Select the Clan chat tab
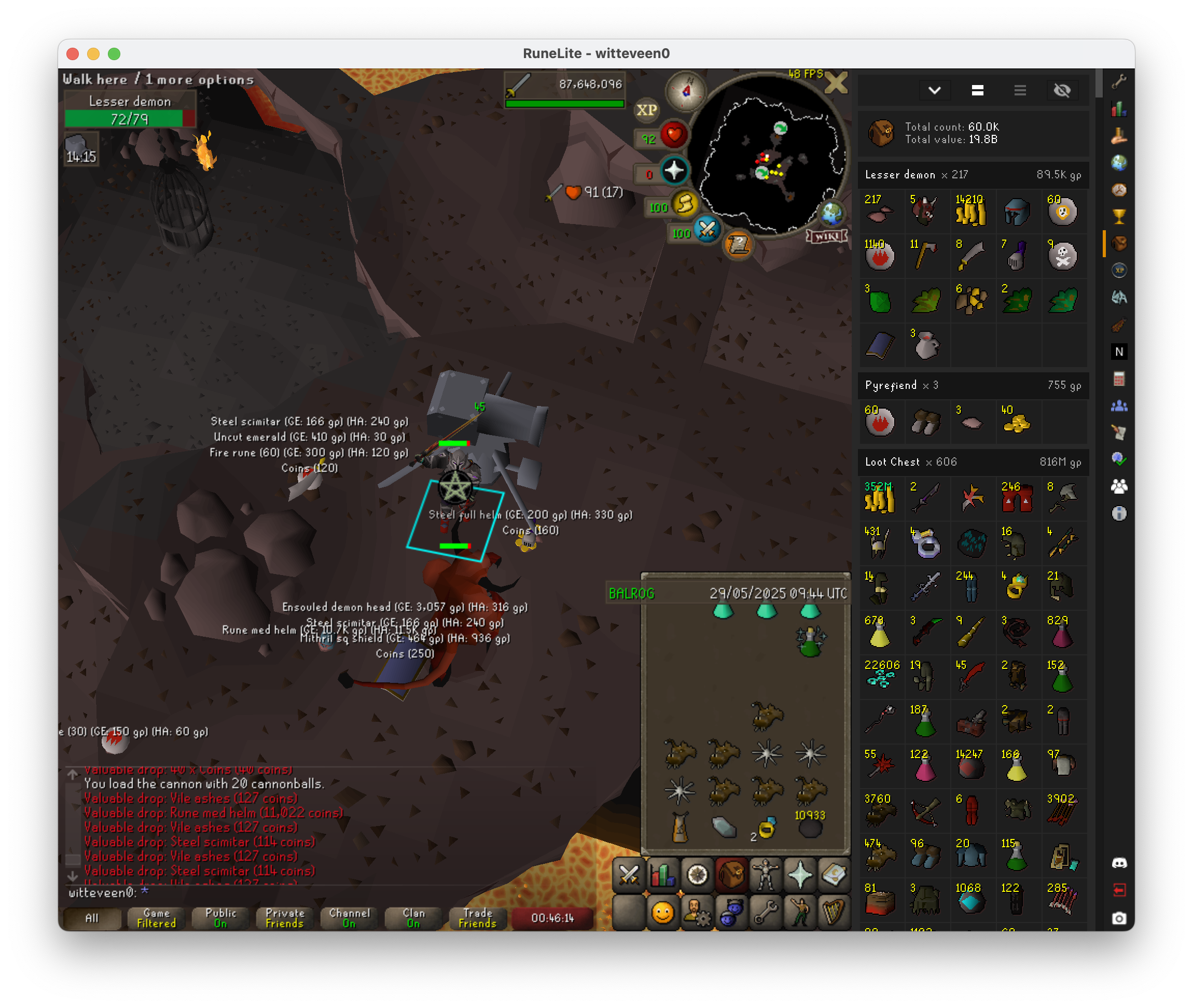1193x1008 pixels. tap(413, 918)
